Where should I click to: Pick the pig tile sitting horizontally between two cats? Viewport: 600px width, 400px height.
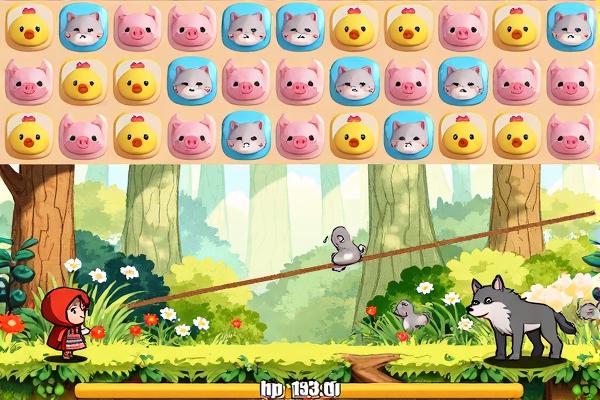pyautogui.click(x=407, y=81)
